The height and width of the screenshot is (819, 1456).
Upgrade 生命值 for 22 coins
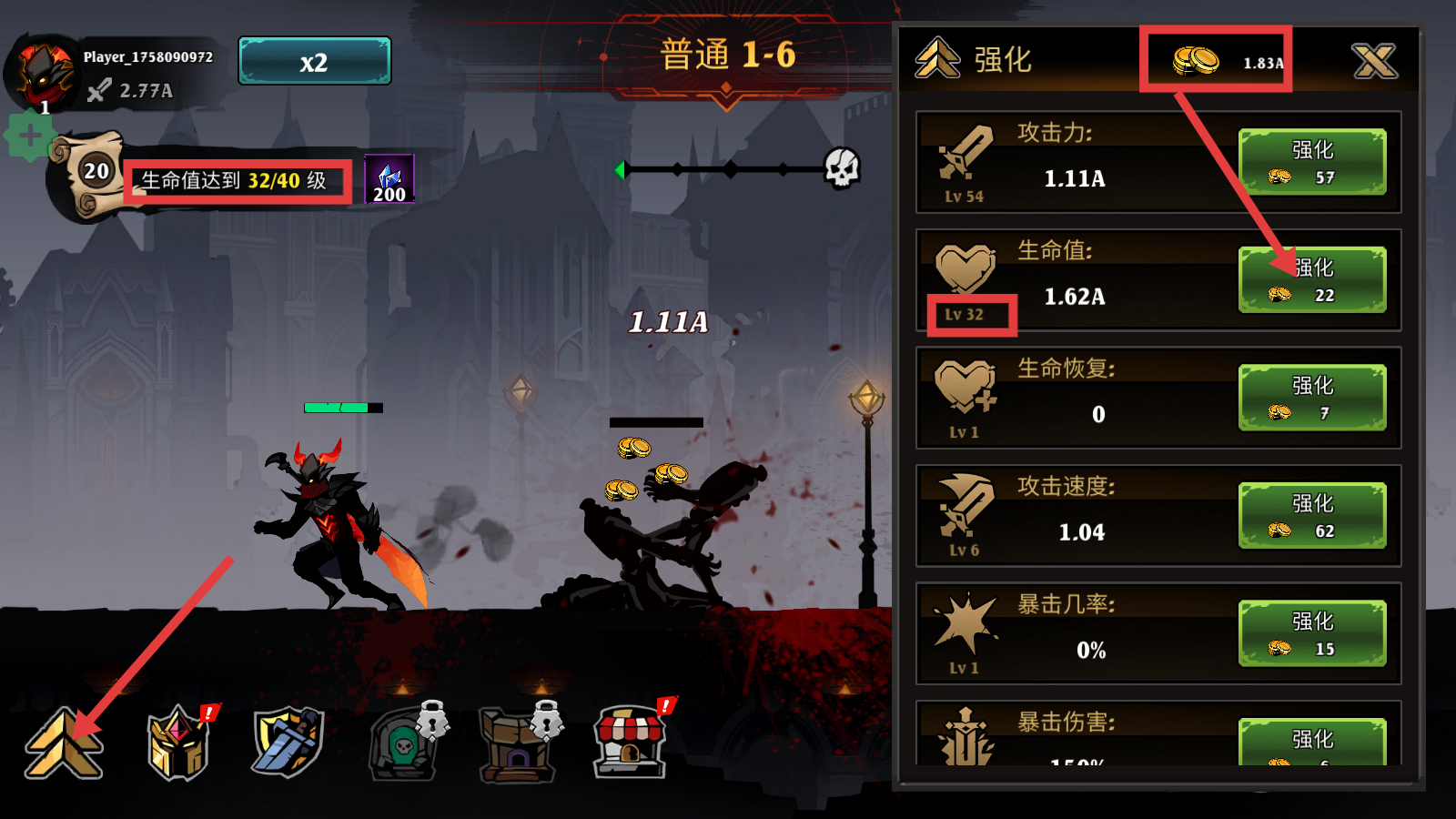coord(1311,280)
